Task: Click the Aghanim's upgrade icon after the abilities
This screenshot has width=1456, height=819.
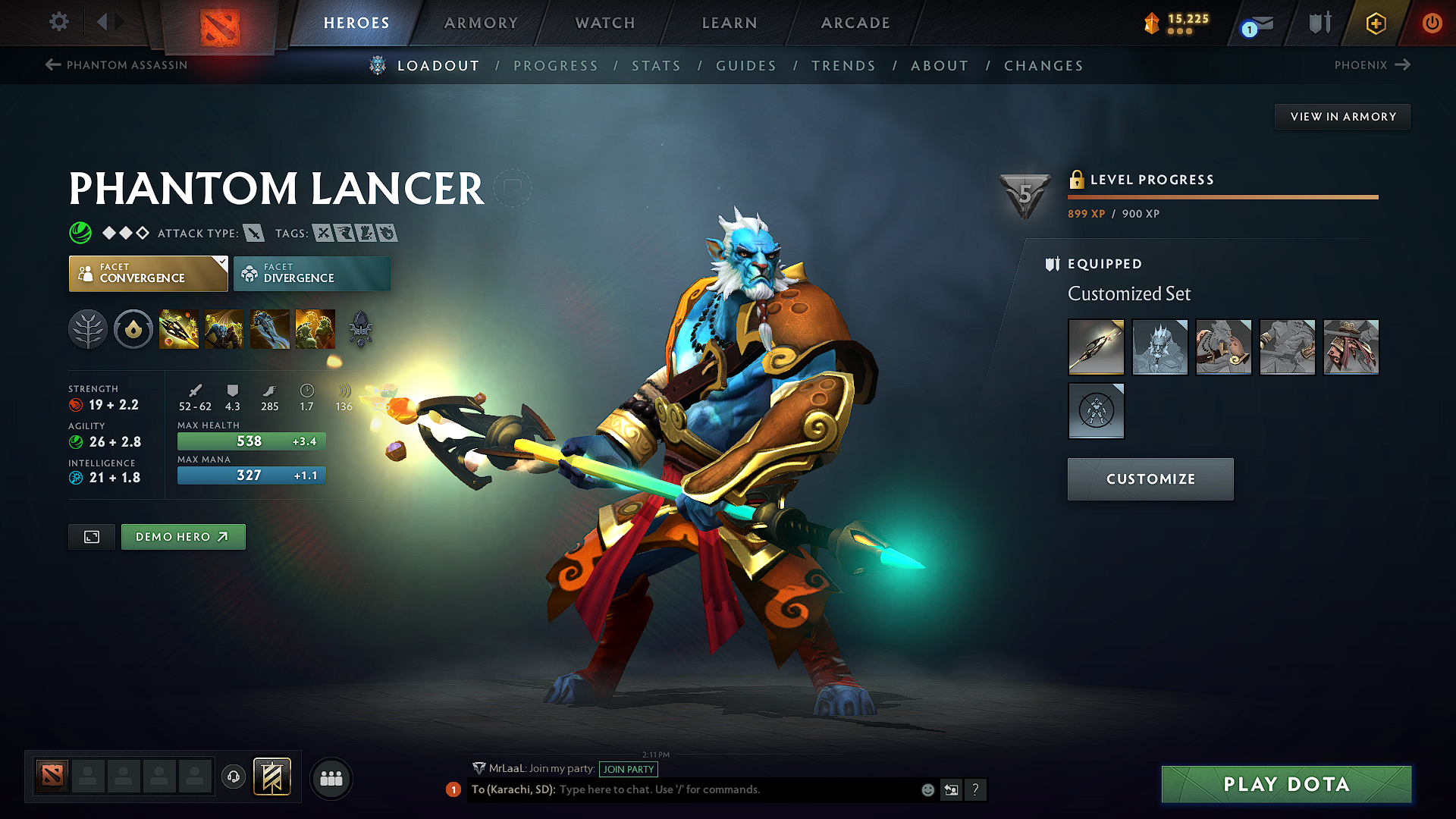Action: [361, 329]
